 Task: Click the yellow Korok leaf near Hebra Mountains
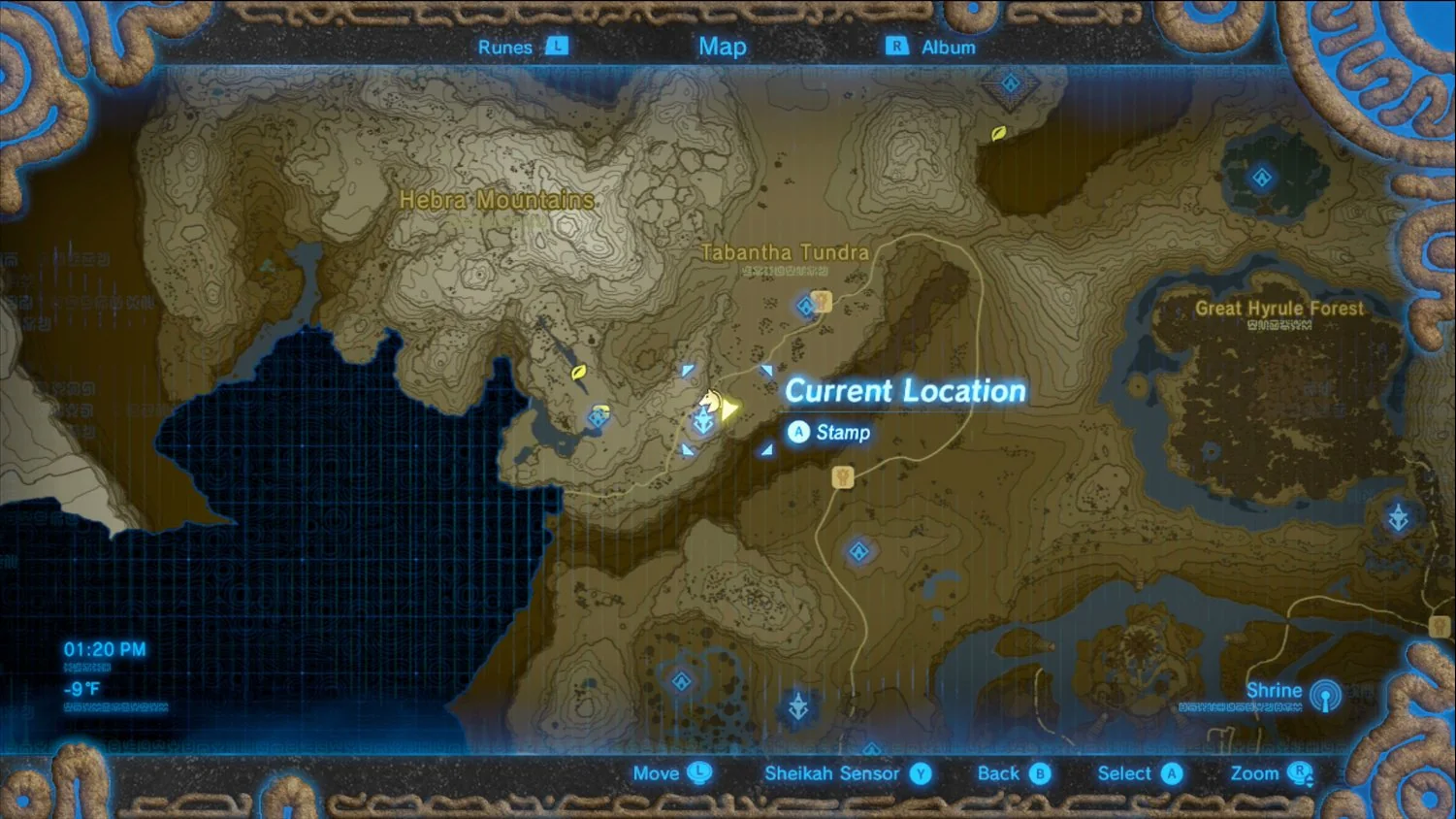pyautogui.click(x=579, y=373)
